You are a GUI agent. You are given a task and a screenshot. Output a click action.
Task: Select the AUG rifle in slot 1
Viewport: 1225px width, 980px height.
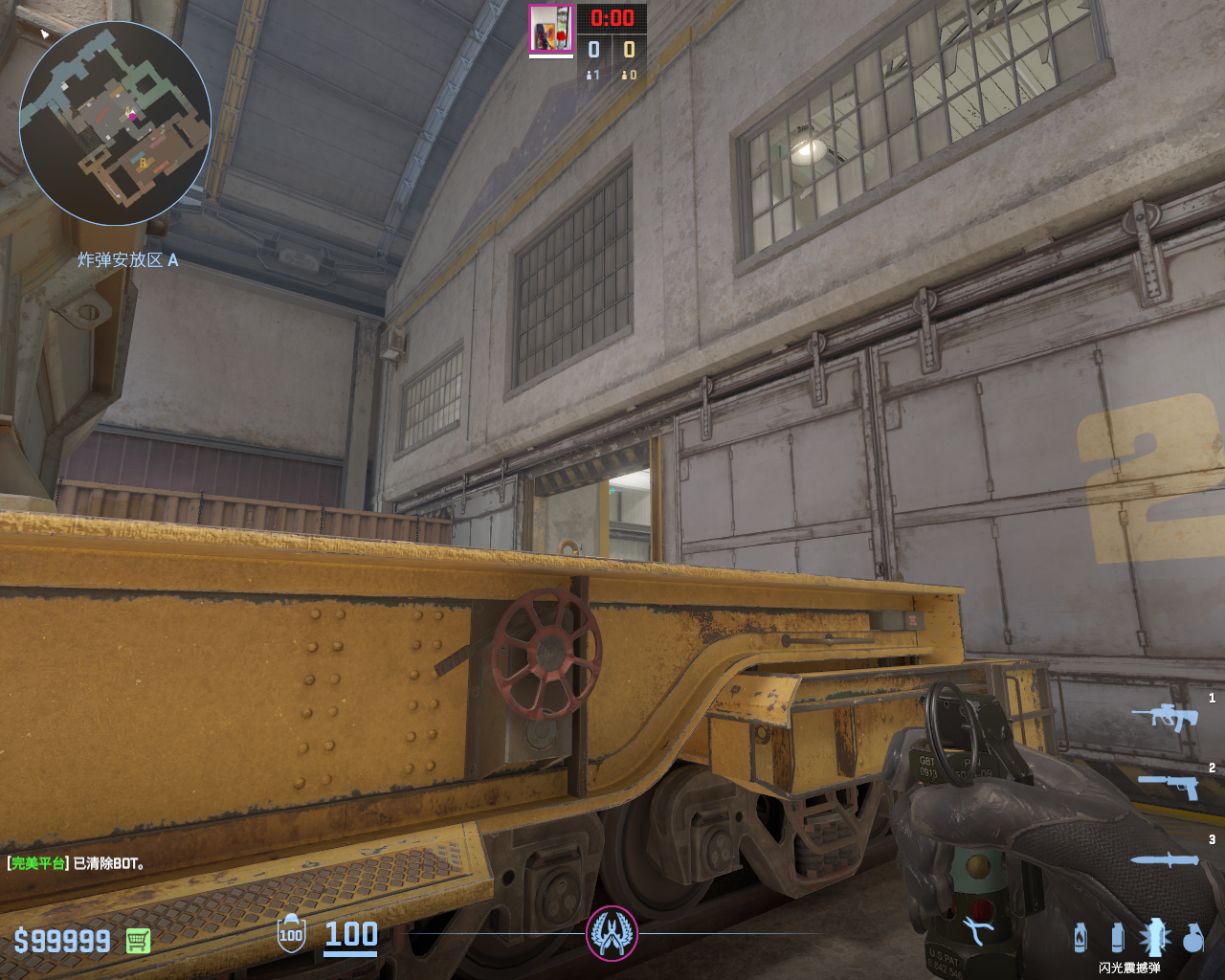click(x=1165, y=716)
